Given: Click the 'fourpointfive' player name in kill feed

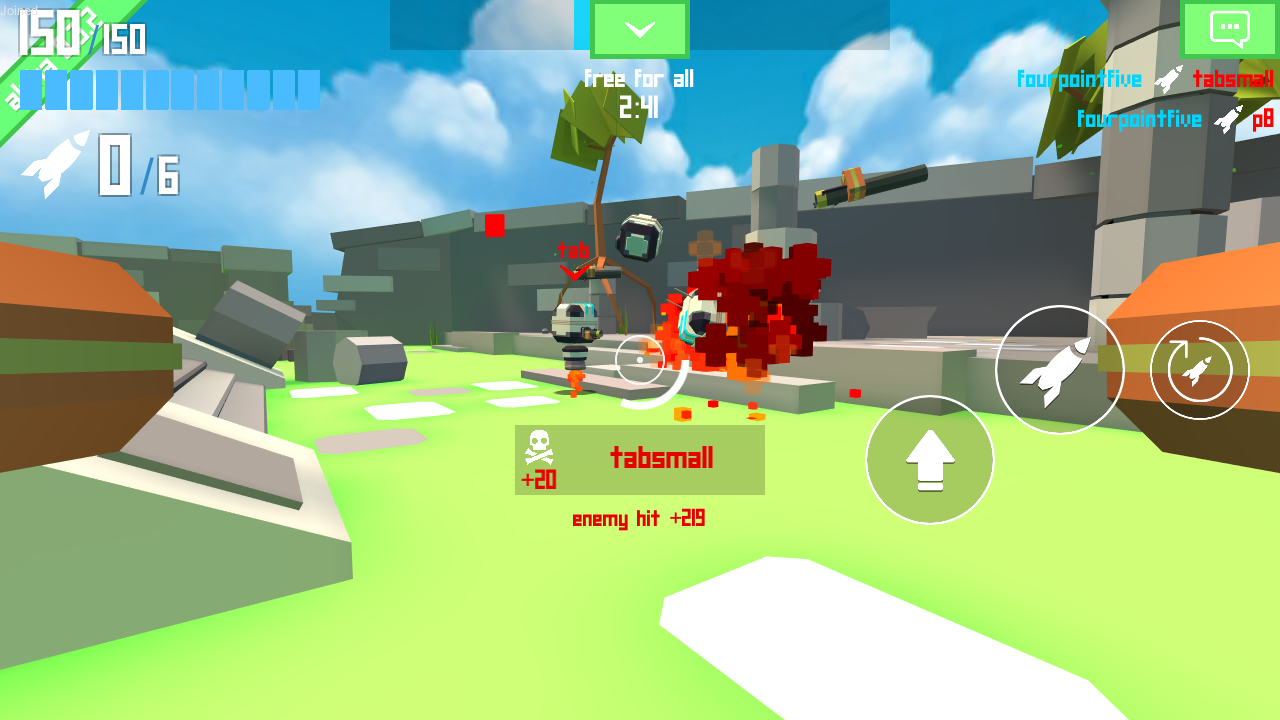Looking at the screenshot, I should point(1078,79).
